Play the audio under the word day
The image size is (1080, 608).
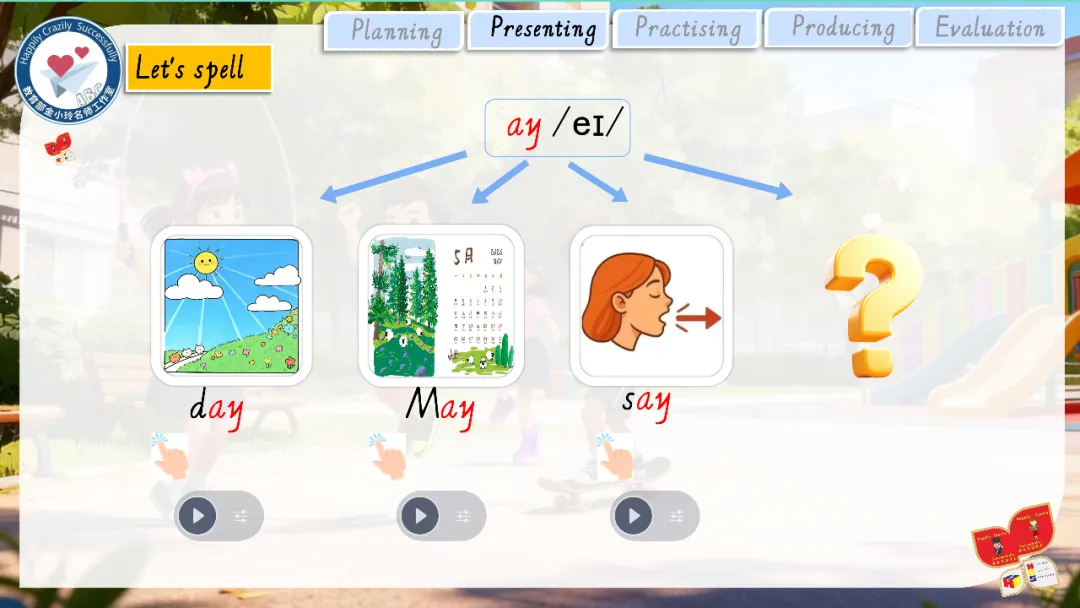pyautogui.click(x=198, y=516)
